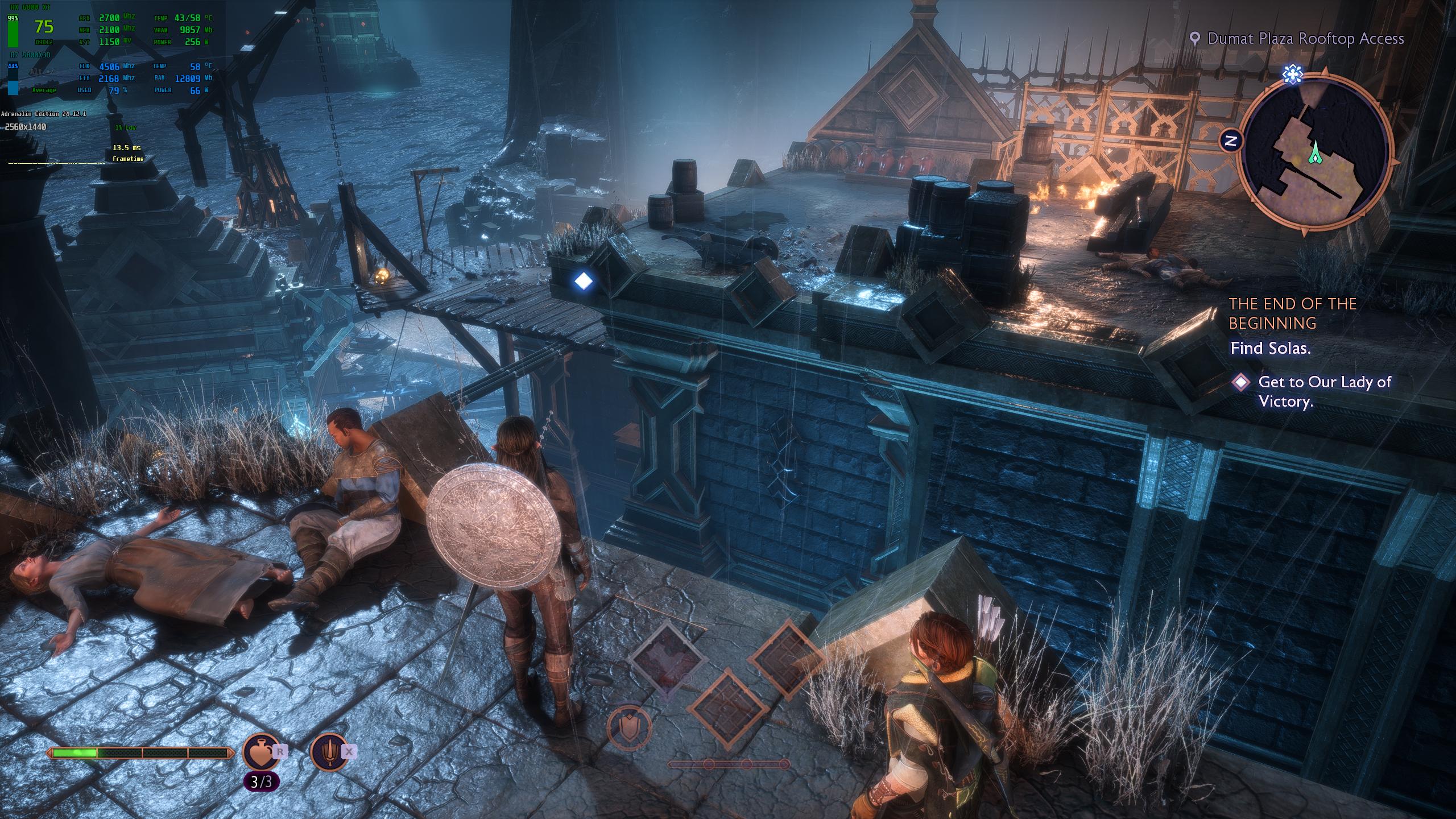Click the Dumat Plaza Rooftop Access location label

pos(1305,39)
